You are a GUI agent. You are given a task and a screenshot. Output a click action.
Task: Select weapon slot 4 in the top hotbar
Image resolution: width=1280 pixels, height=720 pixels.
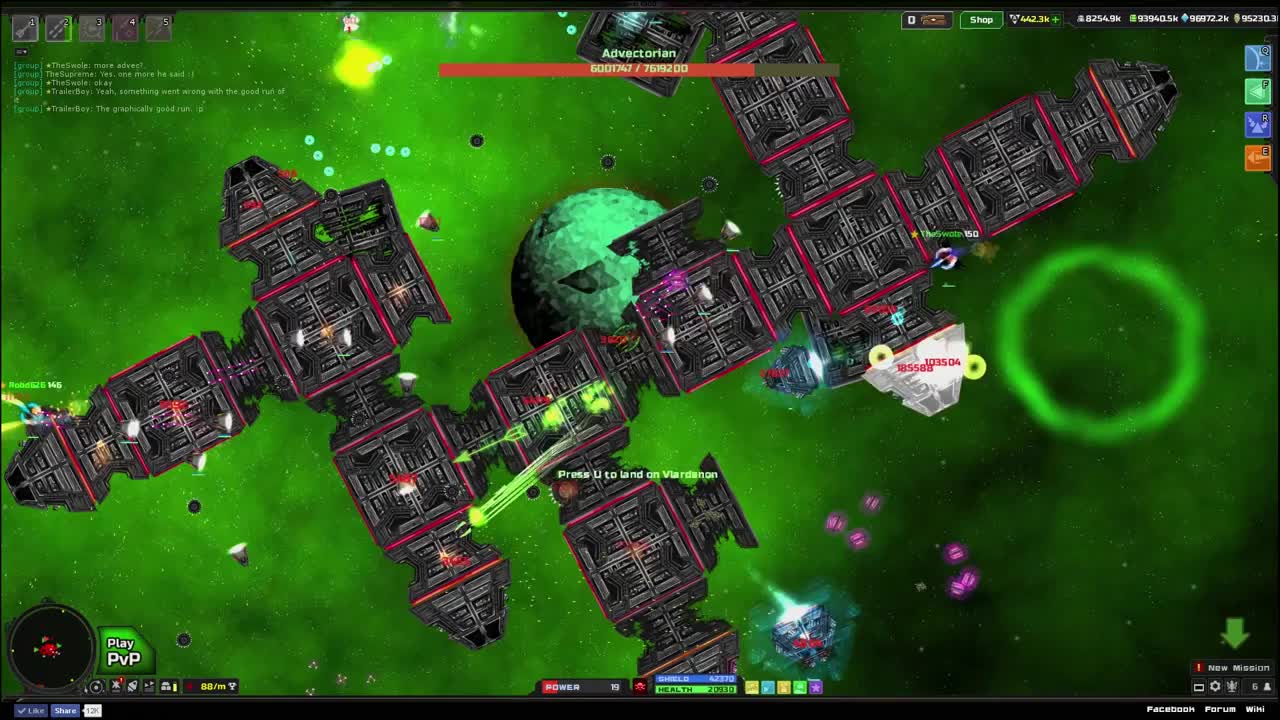[x=126, y=27]
